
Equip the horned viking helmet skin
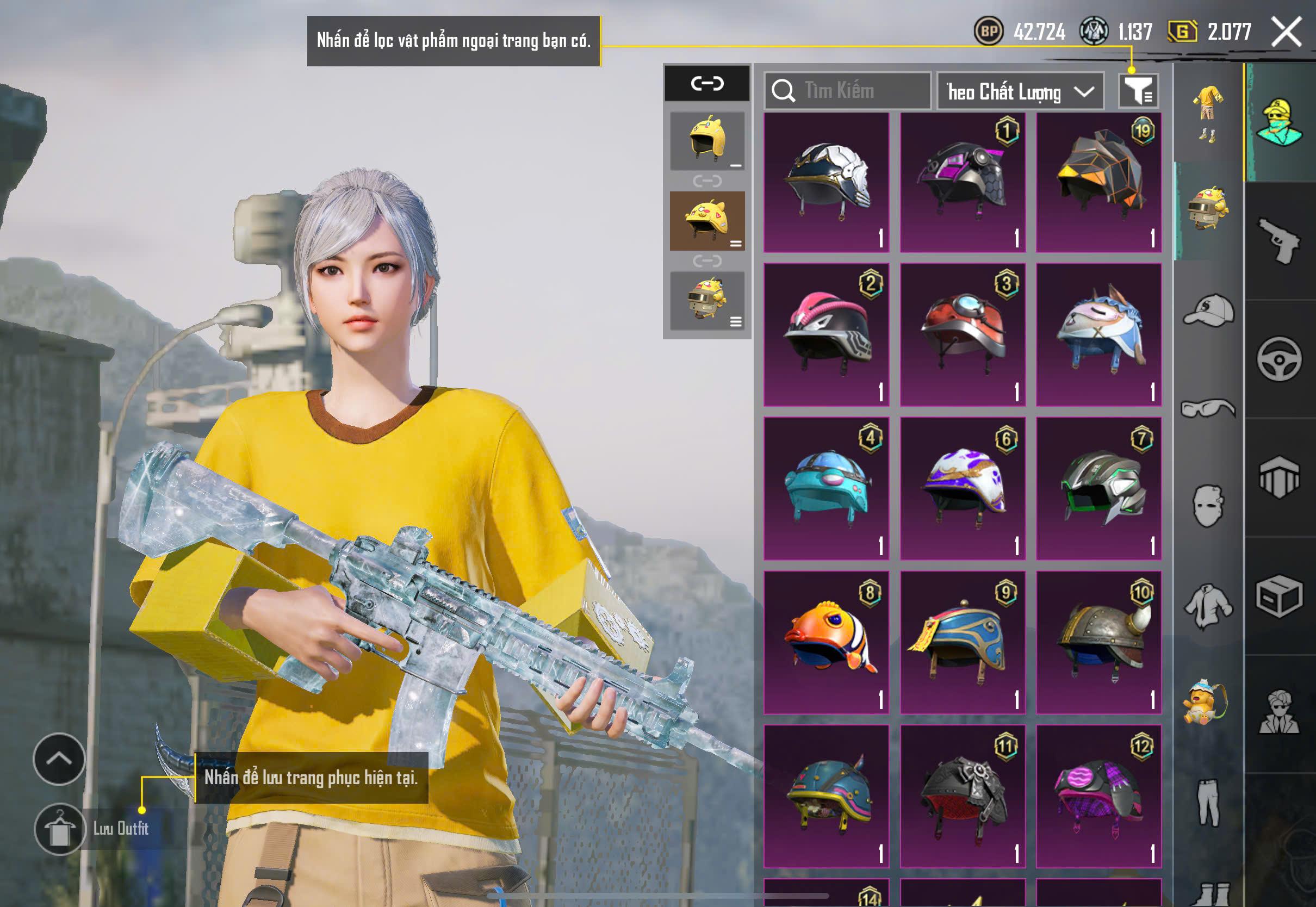1098,642
